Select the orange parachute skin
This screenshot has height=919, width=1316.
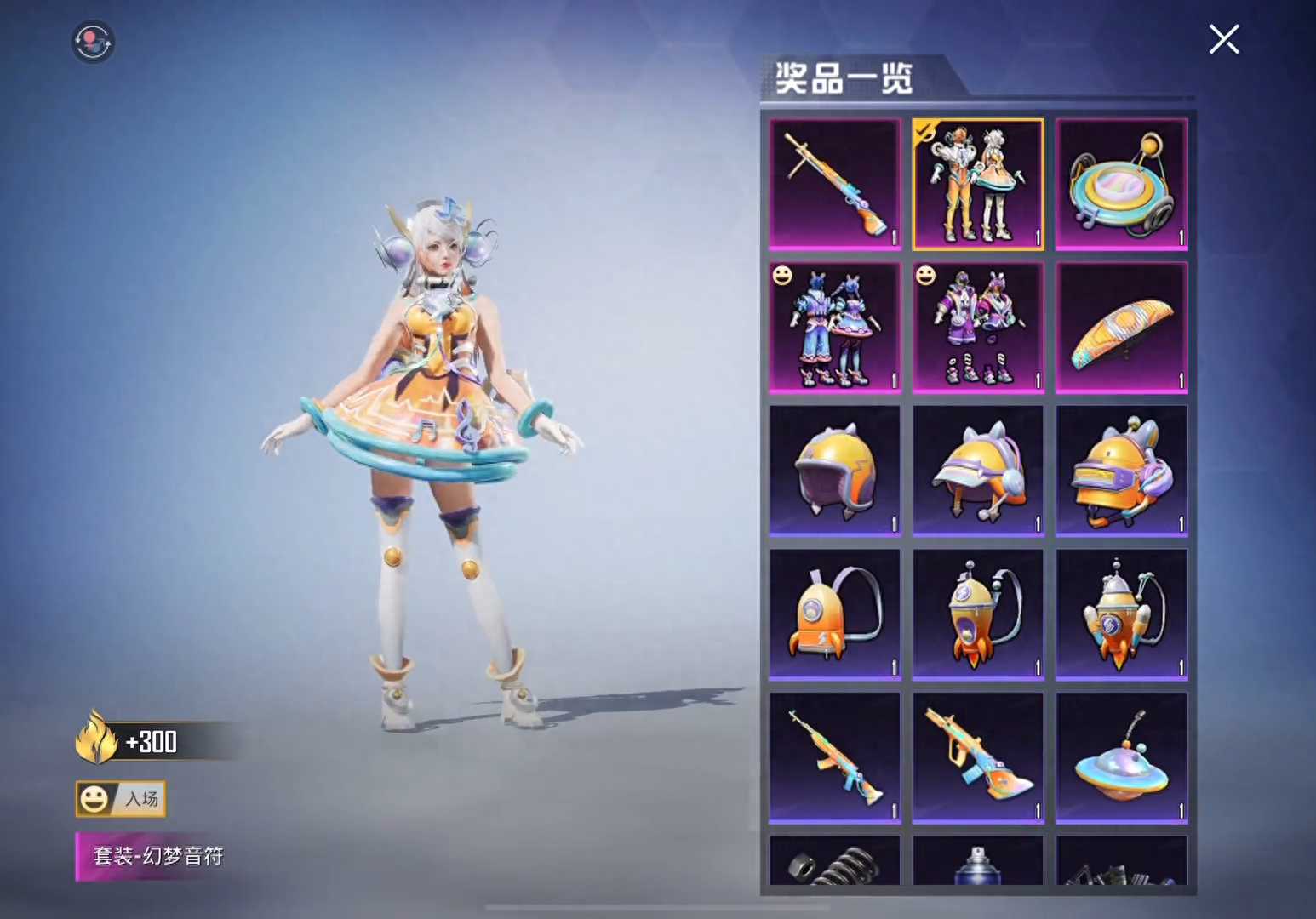coord(1121,328)
